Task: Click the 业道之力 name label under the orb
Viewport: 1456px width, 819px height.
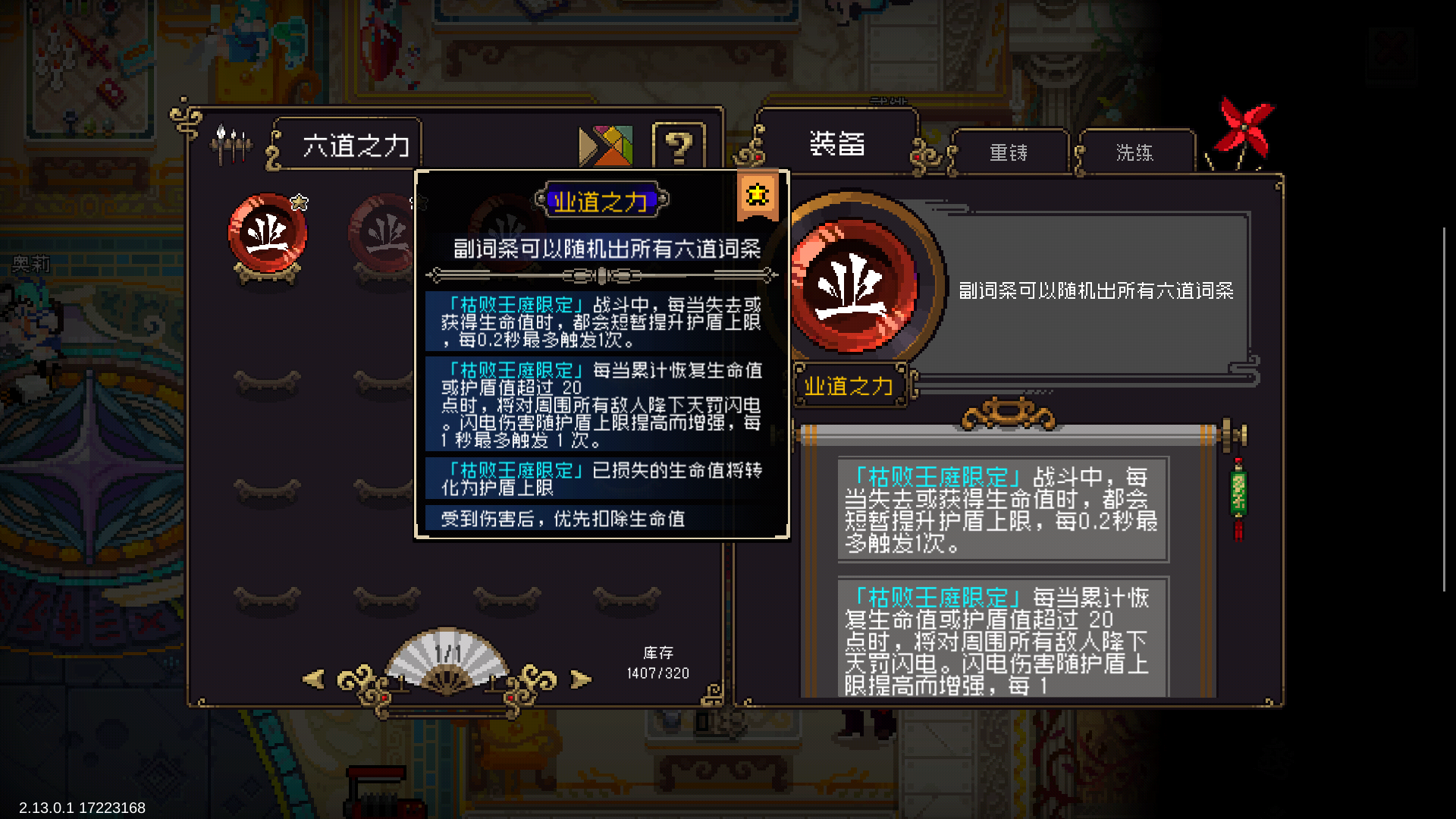Action: tap(849, 387)
